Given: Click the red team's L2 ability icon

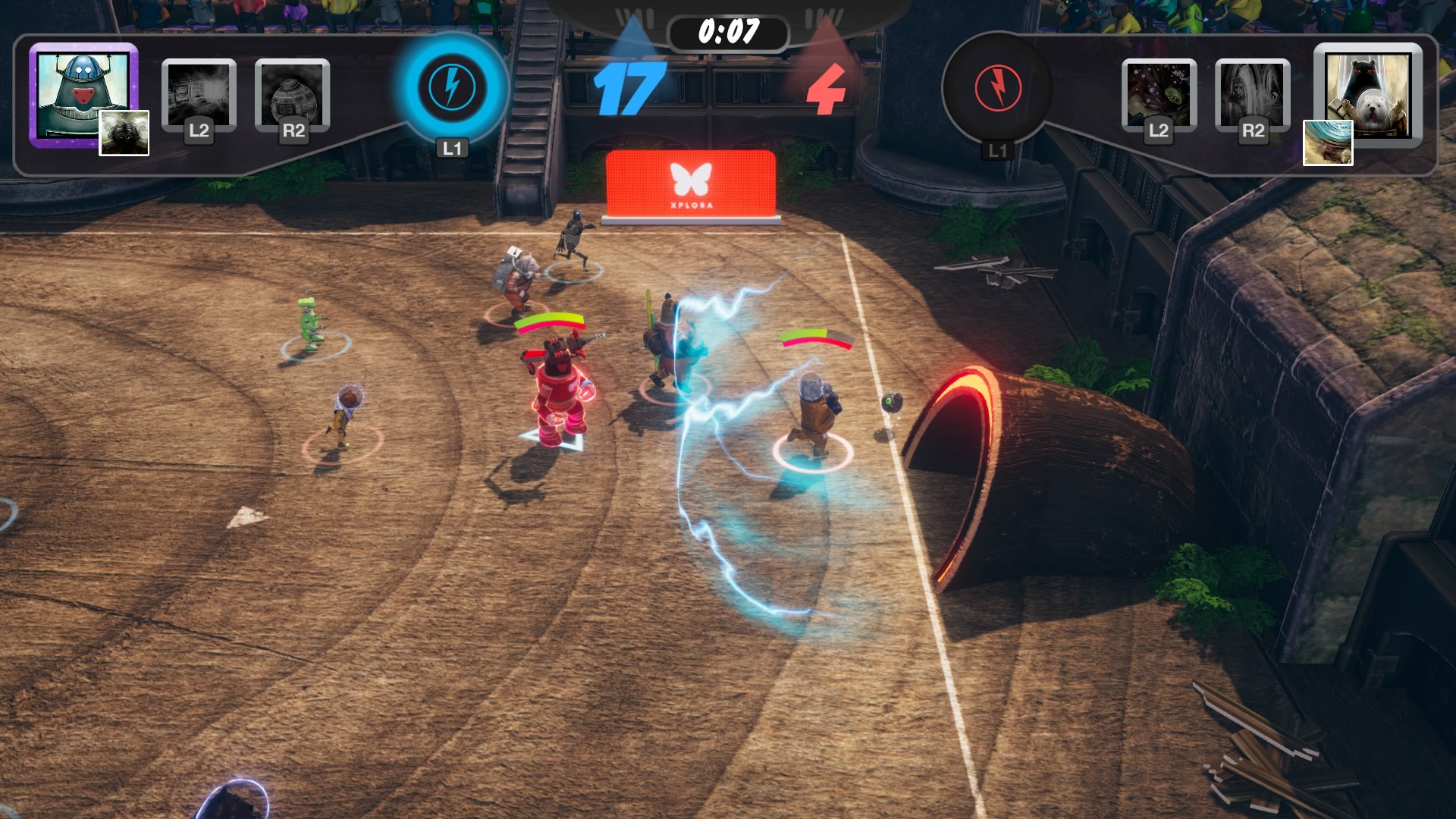Looking at the screenshot, I should (x=1160, y=93).
